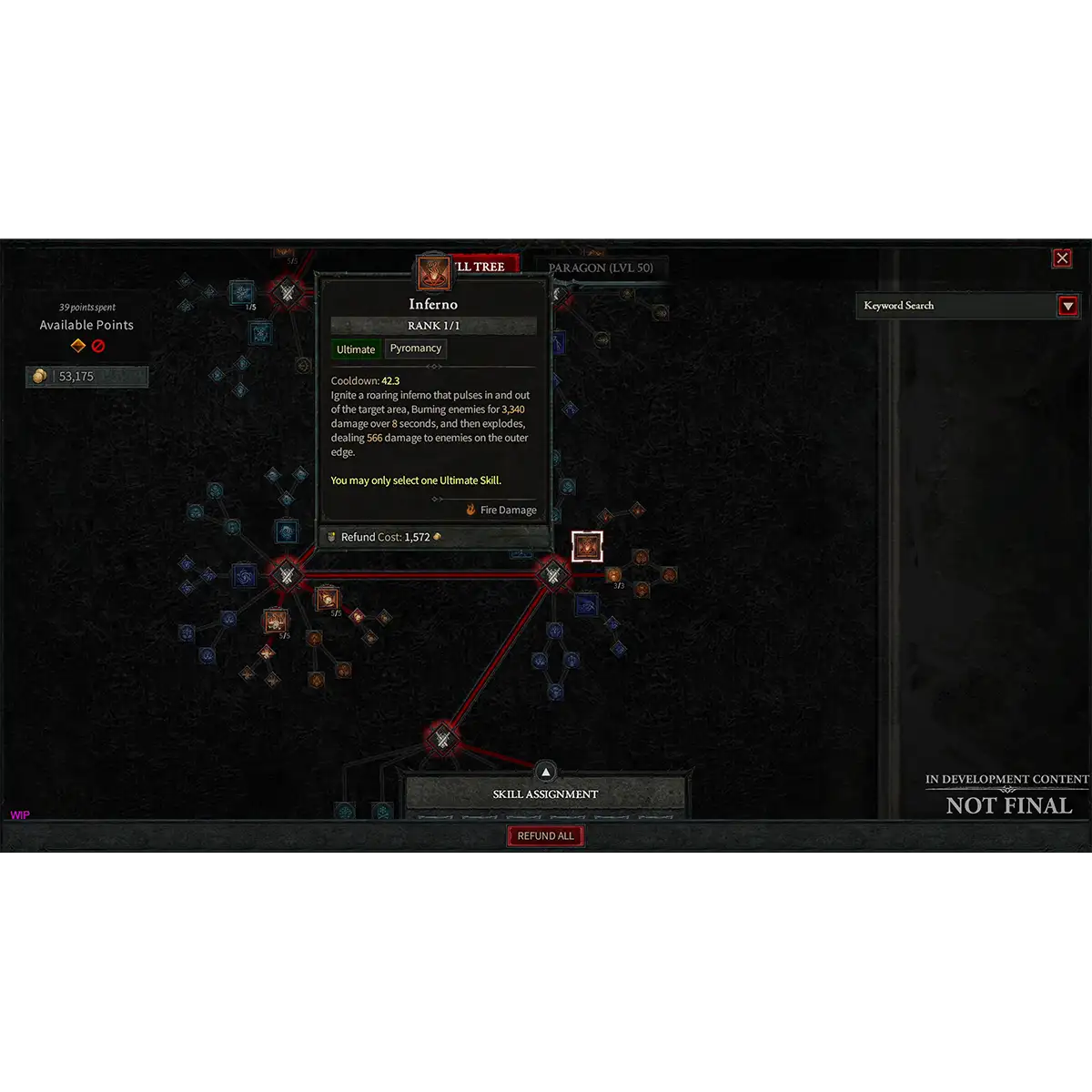
Task: Focus the Keyword Search field
Action: pyautogui.click(x=955, y=306)
